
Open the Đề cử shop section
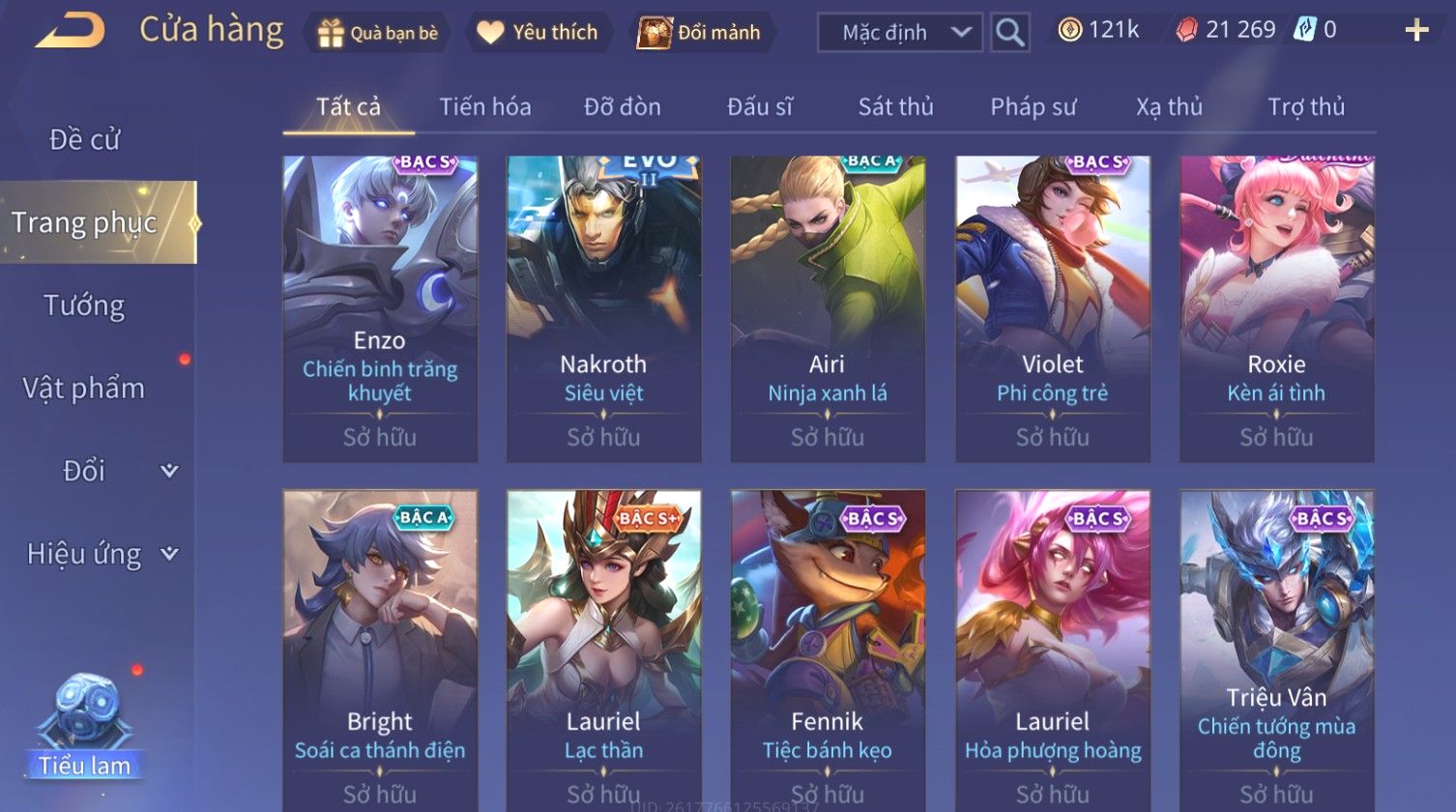pos(85,139)
